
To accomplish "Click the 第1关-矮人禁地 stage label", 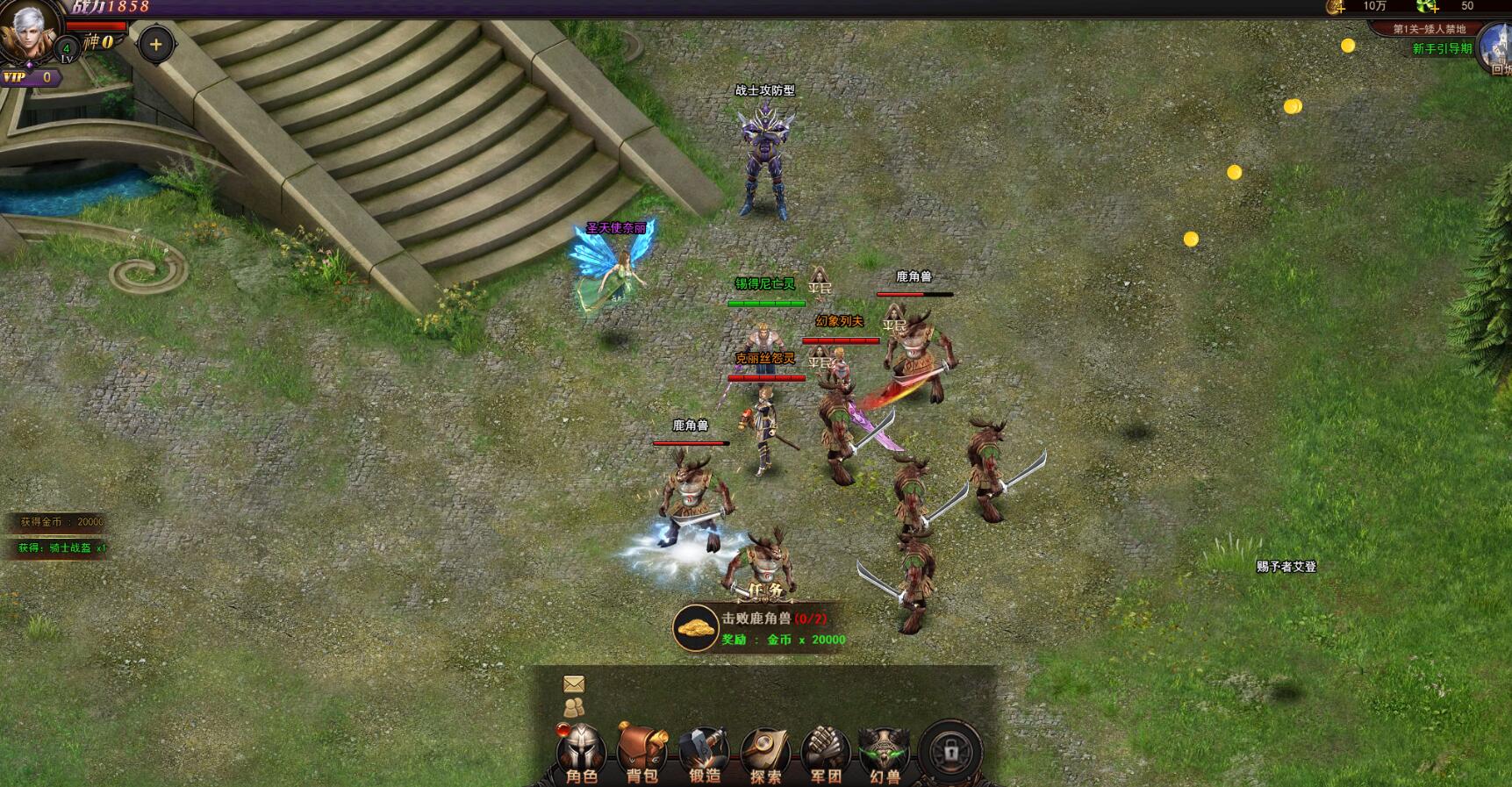I will click(x=1429, y=29).
